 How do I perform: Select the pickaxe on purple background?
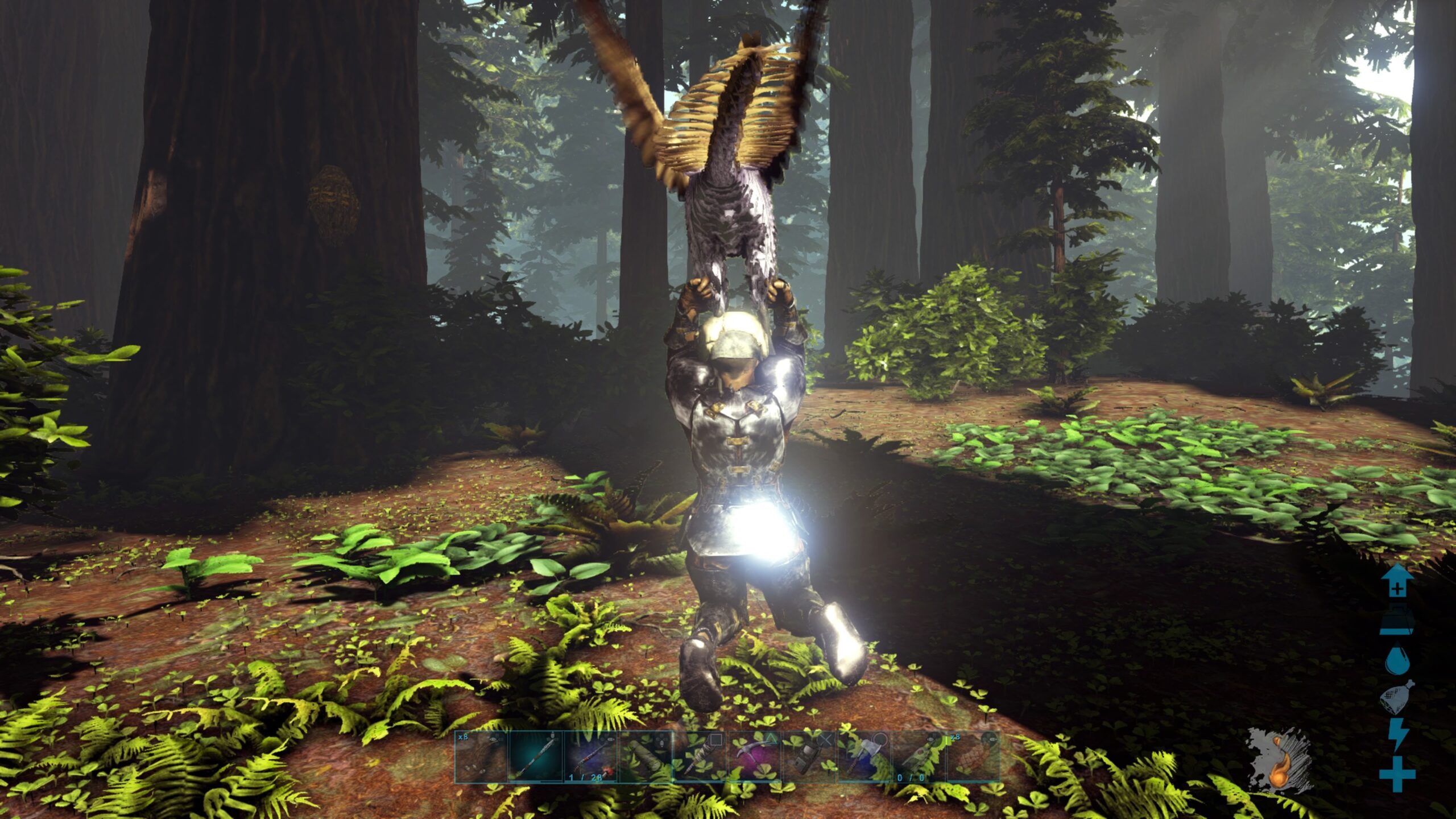pyautogui.click(x=755, y=756)
